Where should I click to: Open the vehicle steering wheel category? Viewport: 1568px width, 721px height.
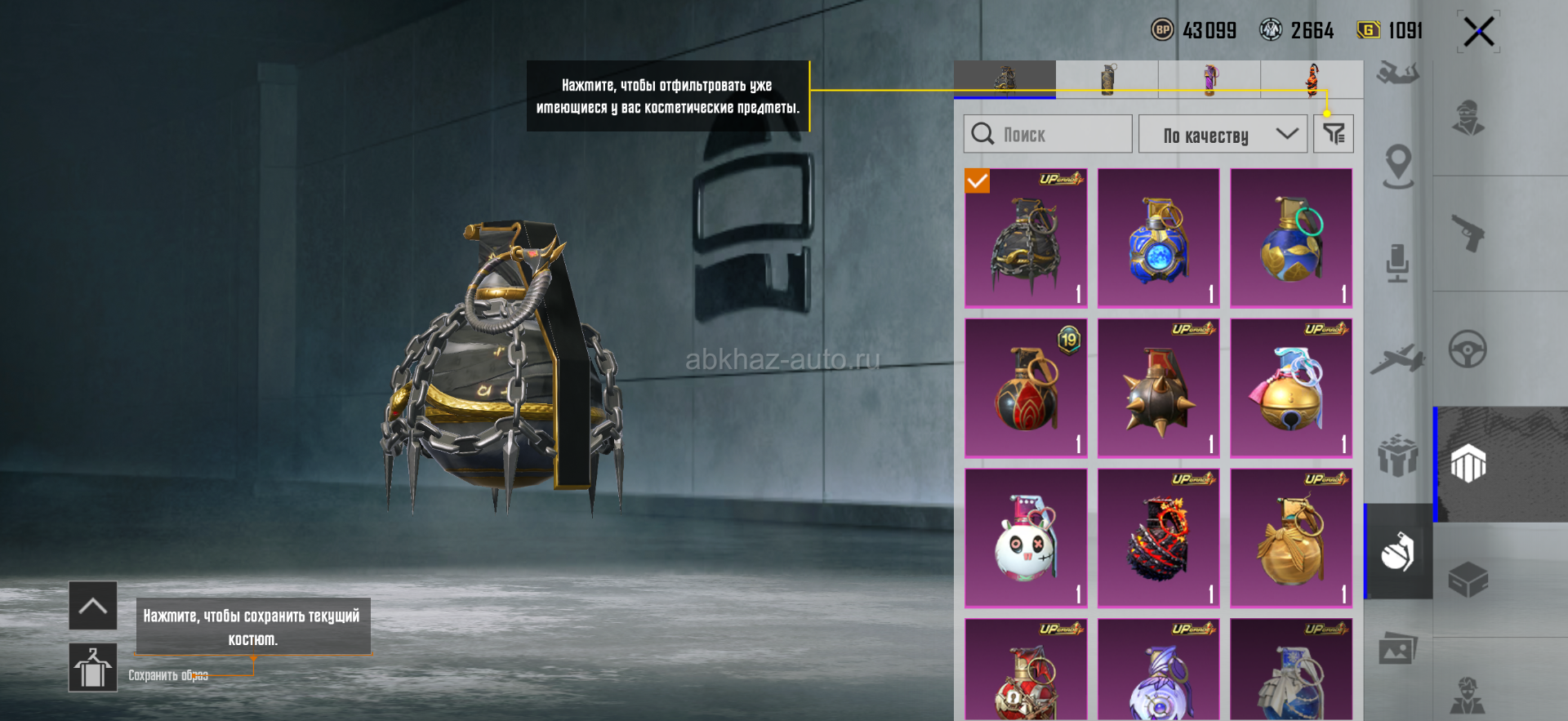[1467, 349]
